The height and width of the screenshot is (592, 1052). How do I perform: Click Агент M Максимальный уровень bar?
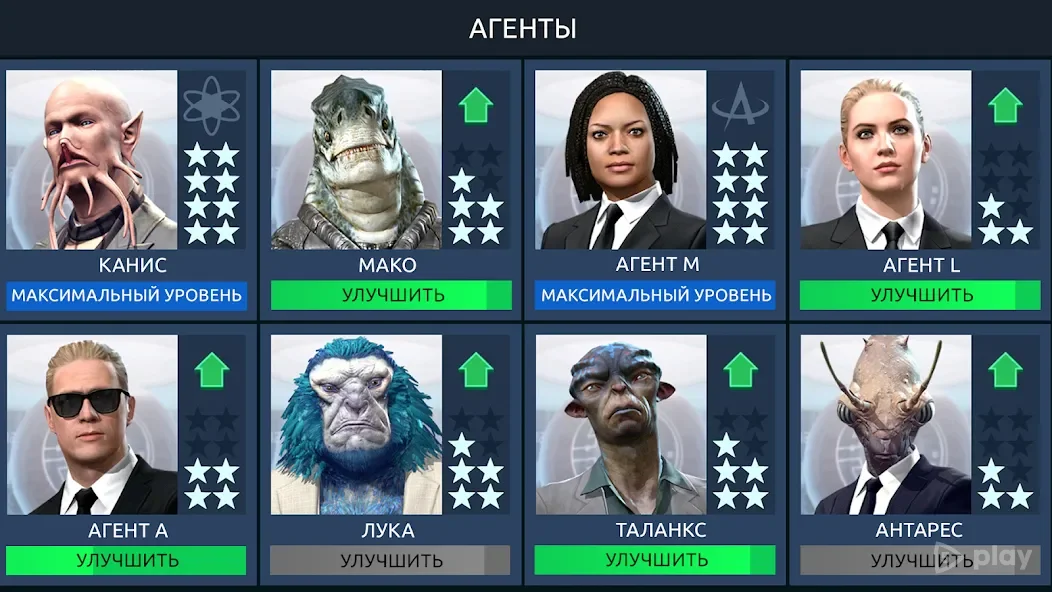pos(655,296)
